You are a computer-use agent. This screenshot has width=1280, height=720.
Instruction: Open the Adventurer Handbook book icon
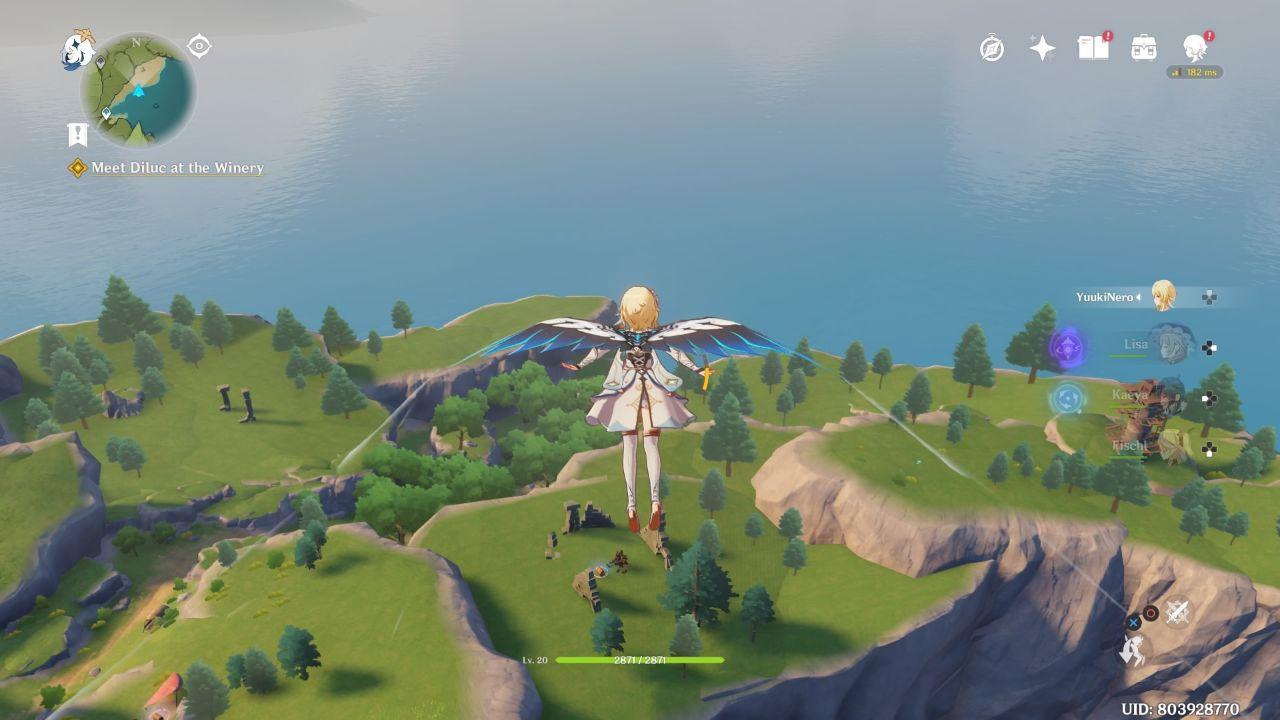(x=1093, y=47)
